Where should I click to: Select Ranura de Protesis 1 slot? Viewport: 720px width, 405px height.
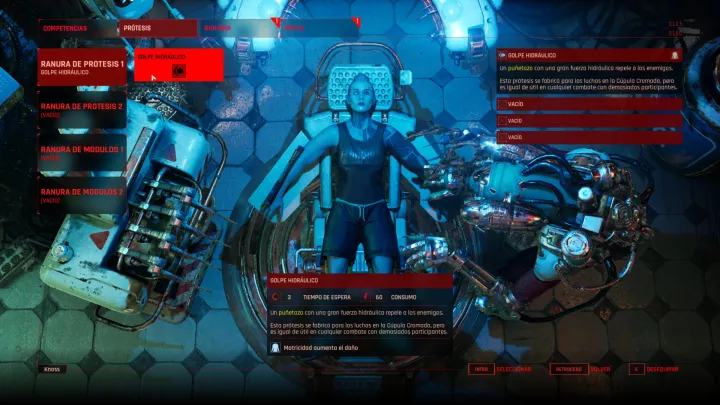point(82,67)
